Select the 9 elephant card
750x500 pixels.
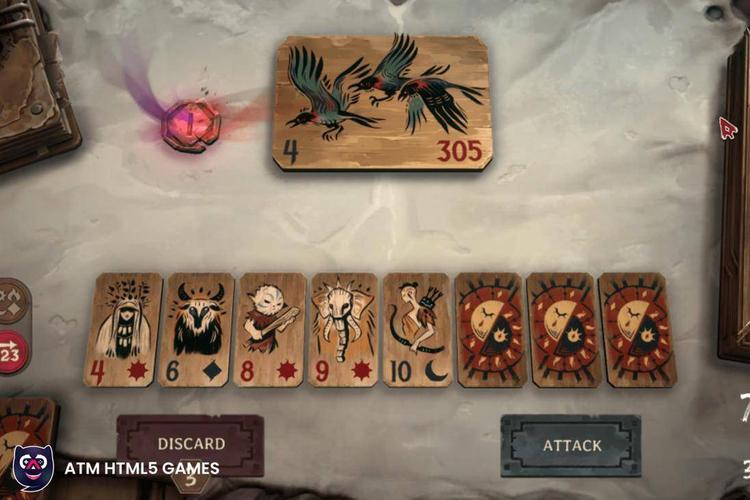pos(344,330)
